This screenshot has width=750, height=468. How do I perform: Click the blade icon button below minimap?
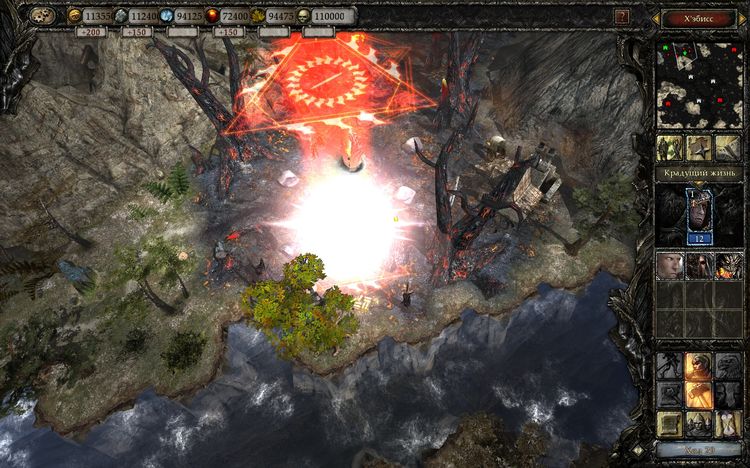point(727,148)
